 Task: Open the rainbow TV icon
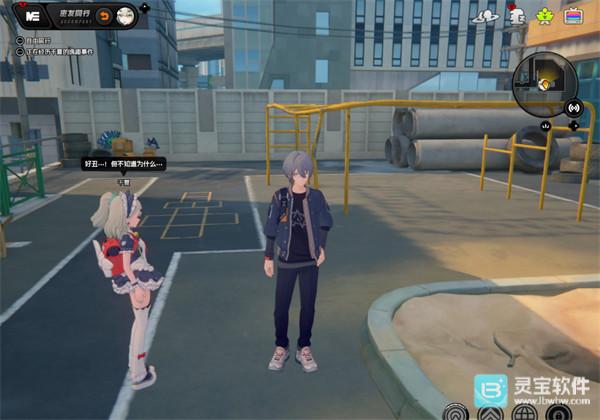pos(574,15)
